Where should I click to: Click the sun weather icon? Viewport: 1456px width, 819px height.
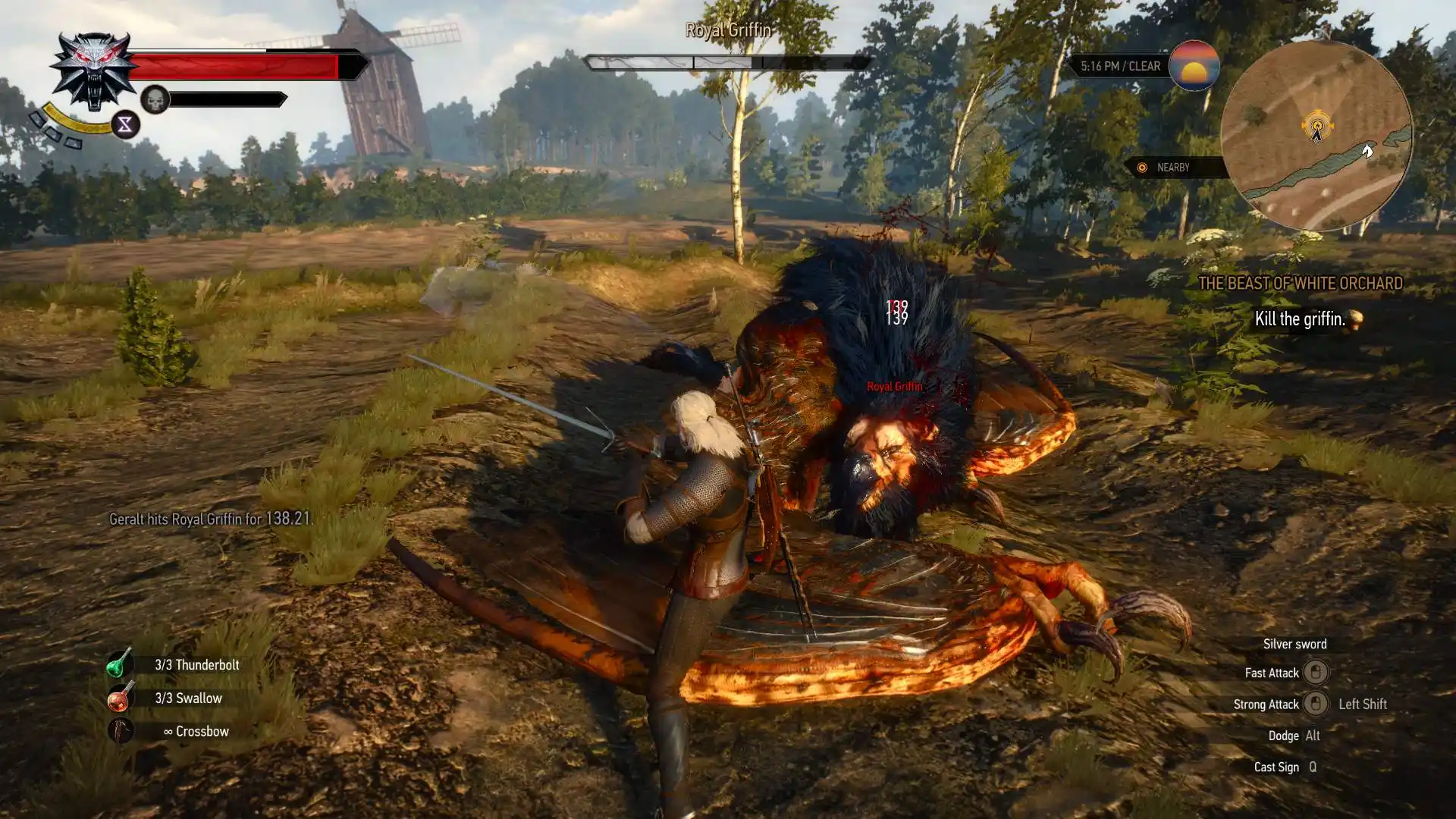point(1193,67)
